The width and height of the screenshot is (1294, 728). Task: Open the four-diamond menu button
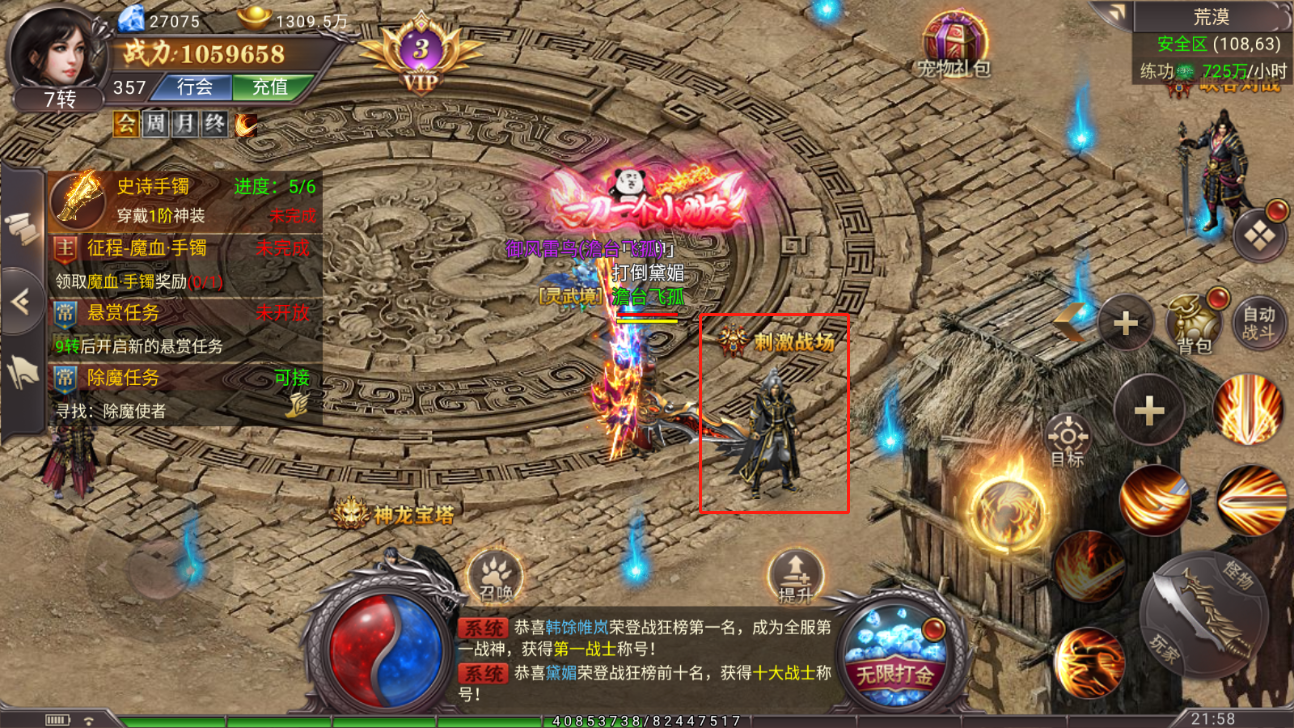click(x=1258, y=236)
